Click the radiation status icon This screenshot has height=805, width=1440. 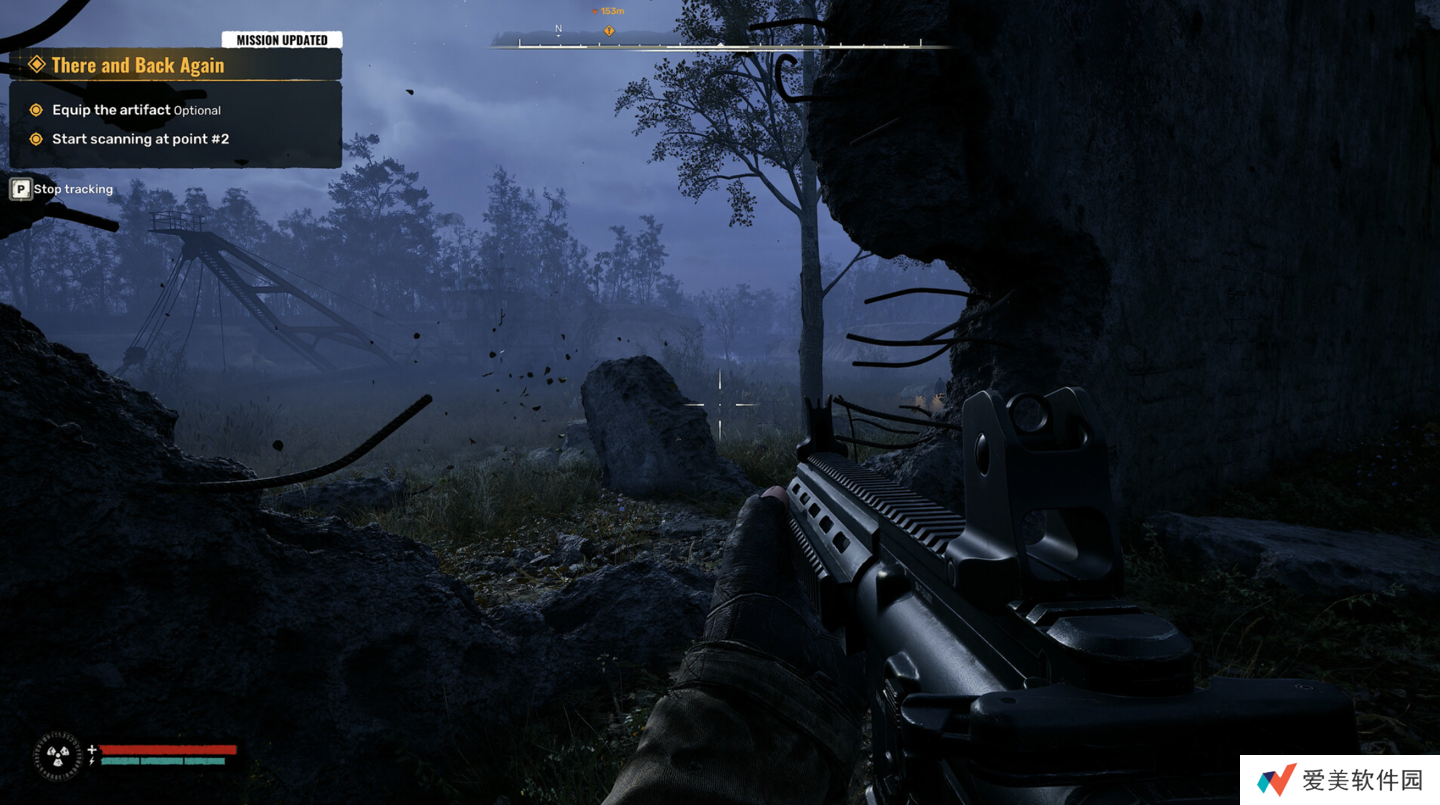pyautogui.click(x=58, y=756)
